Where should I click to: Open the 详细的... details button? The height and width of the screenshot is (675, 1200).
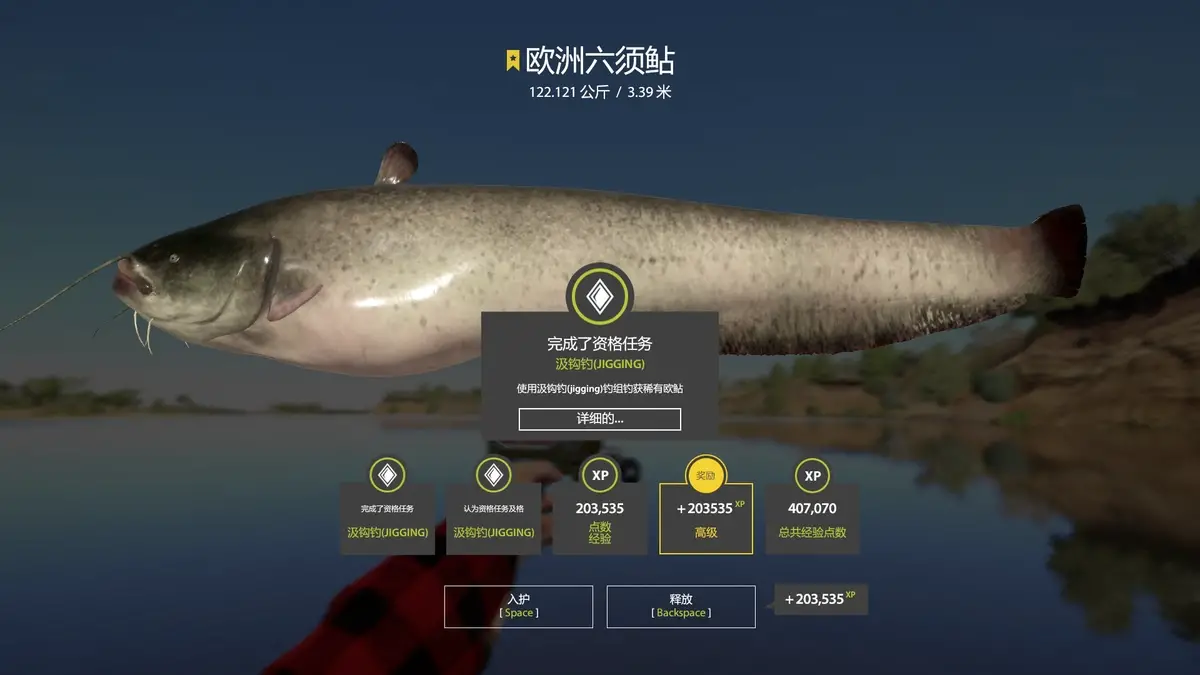[599, 419]
